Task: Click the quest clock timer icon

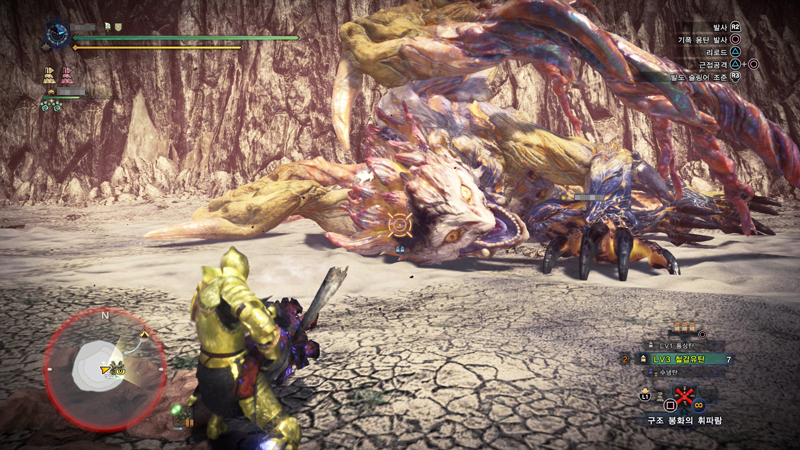Action: tap(57, 34)
